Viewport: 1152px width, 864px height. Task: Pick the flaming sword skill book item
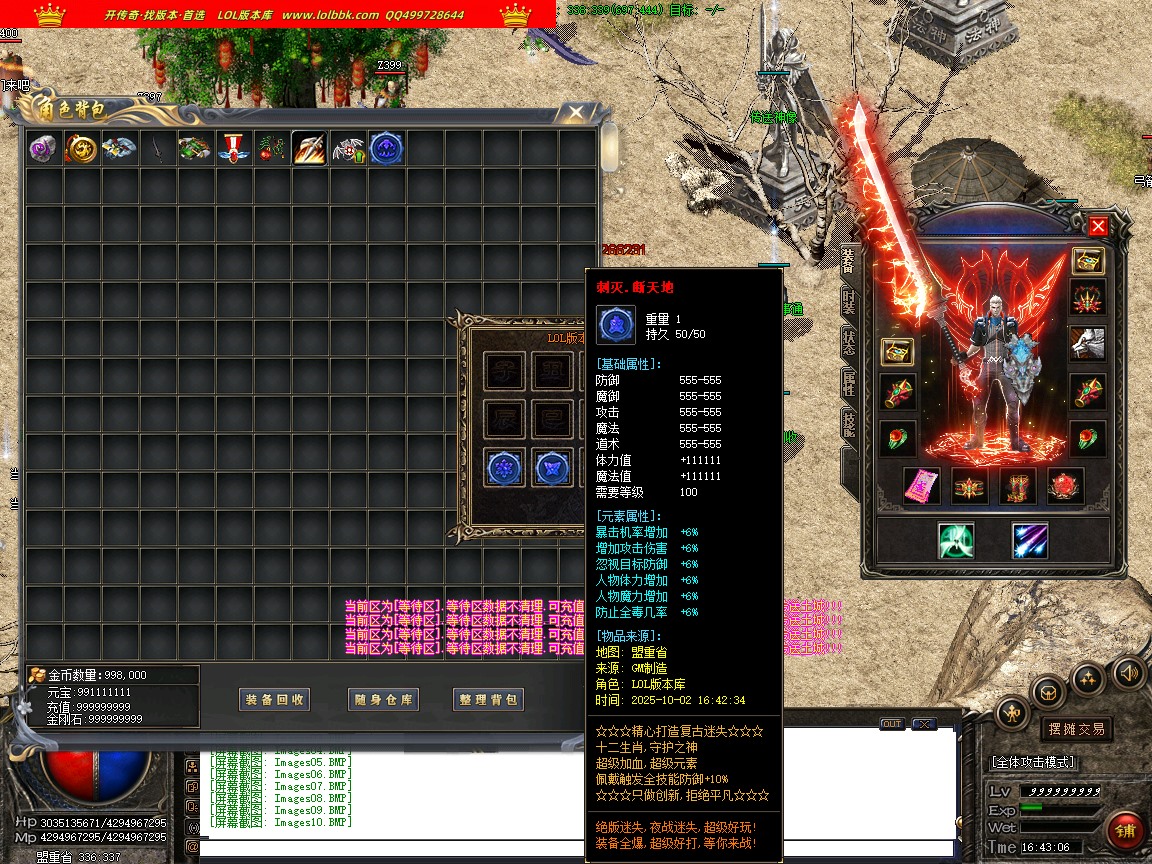(x=311, y=149)
